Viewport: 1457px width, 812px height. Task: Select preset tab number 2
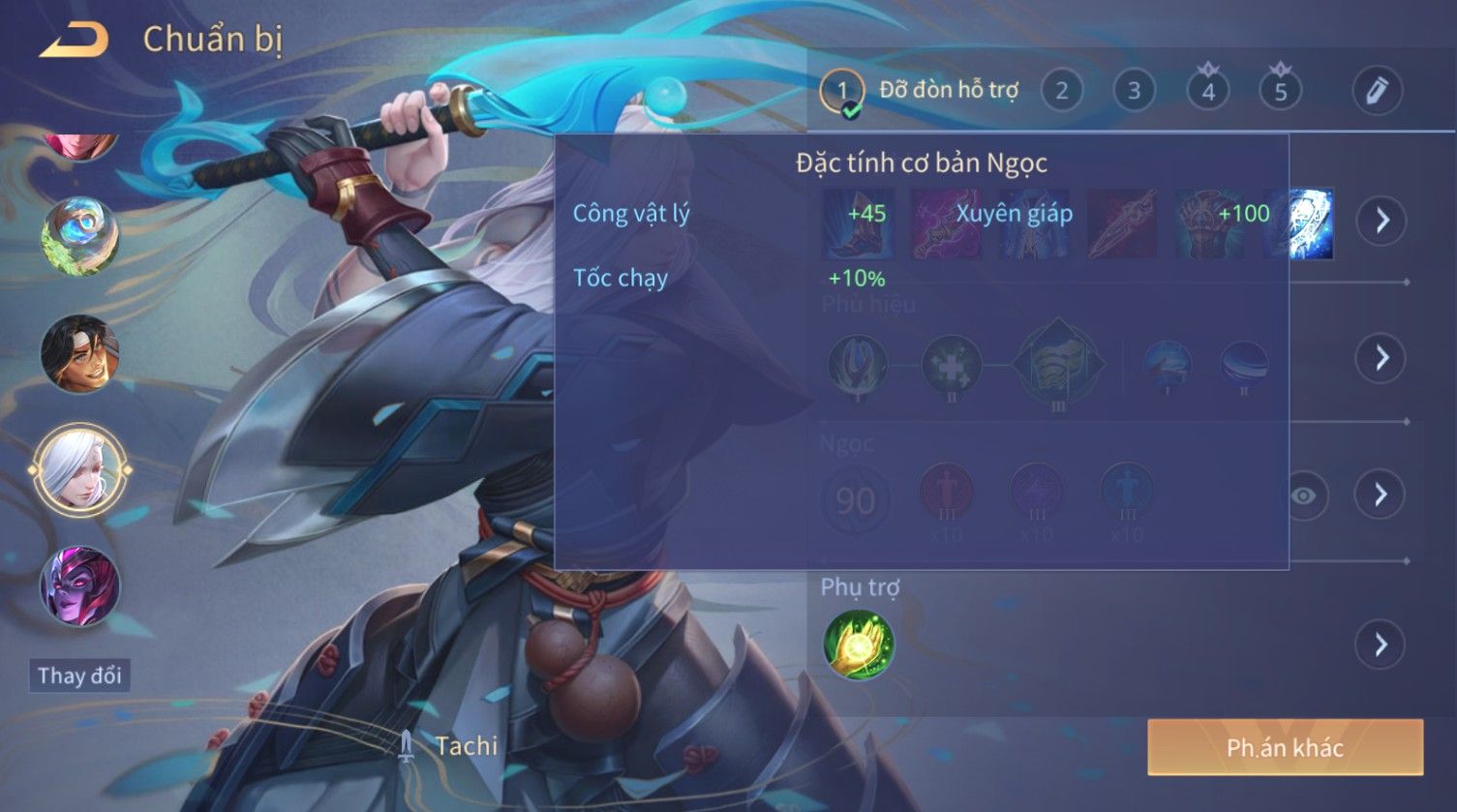[1062, 91]
